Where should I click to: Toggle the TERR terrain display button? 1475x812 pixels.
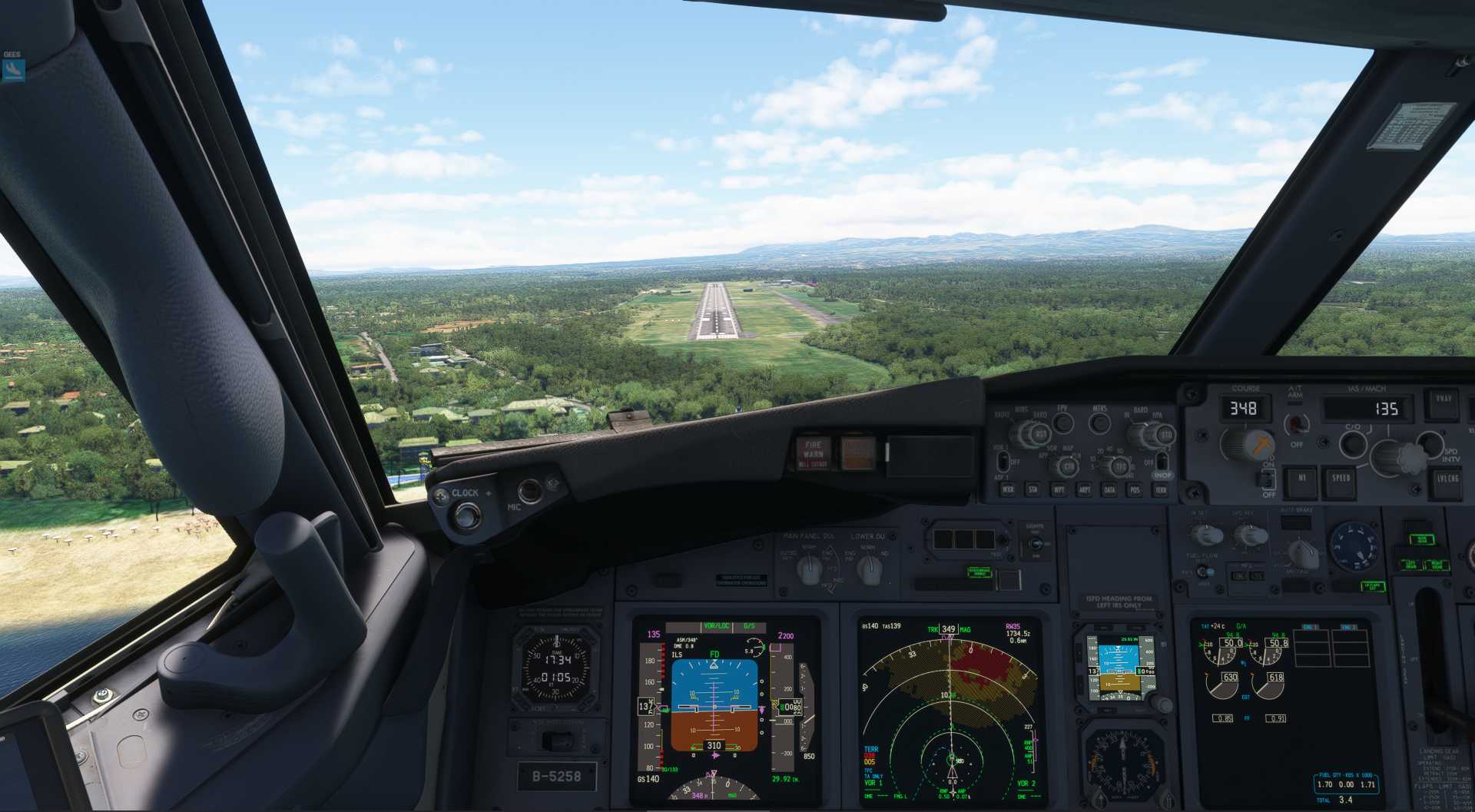[1161, 489]
